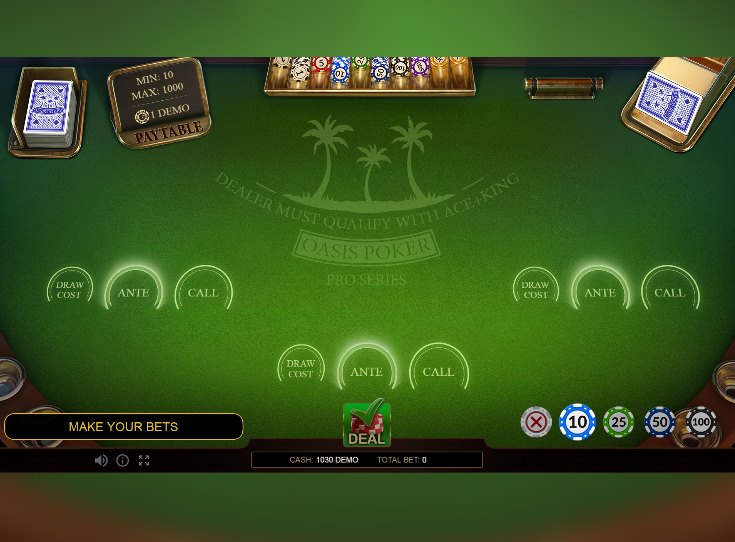Hit the Deal button
735x542 pixels.
pos(366,424)
